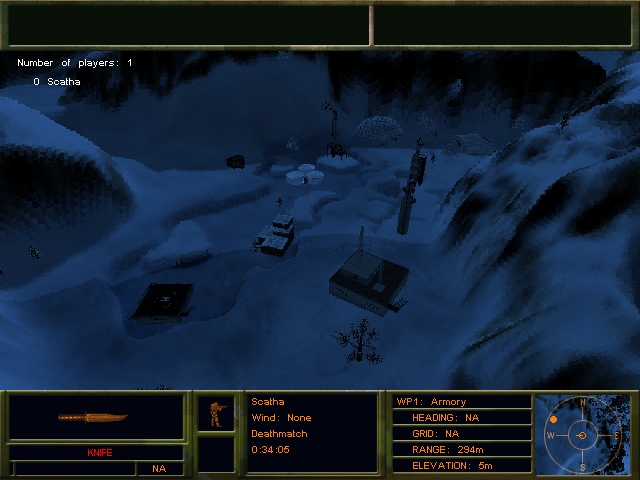The image size is (640, 480).
Task: Click the left message panel at top
Action: tap(188, 25)
